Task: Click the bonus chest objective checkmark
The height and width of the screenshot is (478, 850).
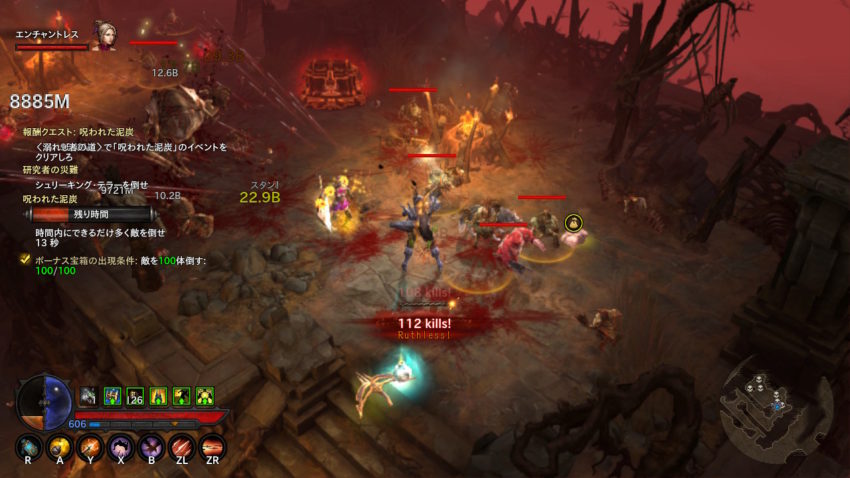Action: coord(24,260)
